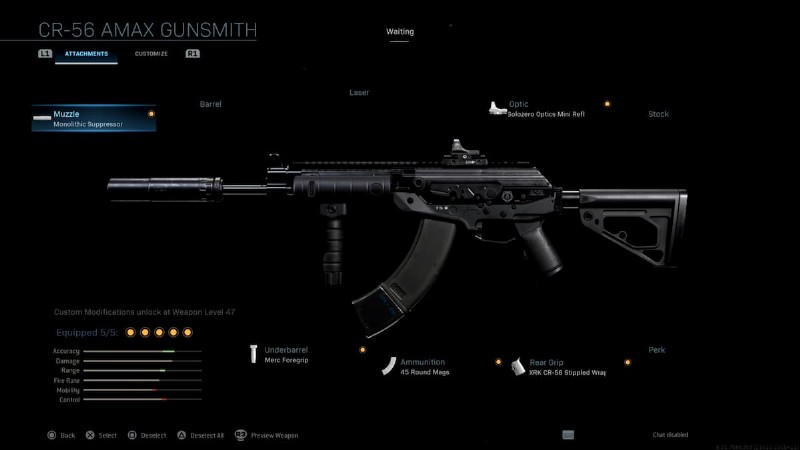Choose Deselect All attachments
The image size is (800, 450).
click(203, 435)
